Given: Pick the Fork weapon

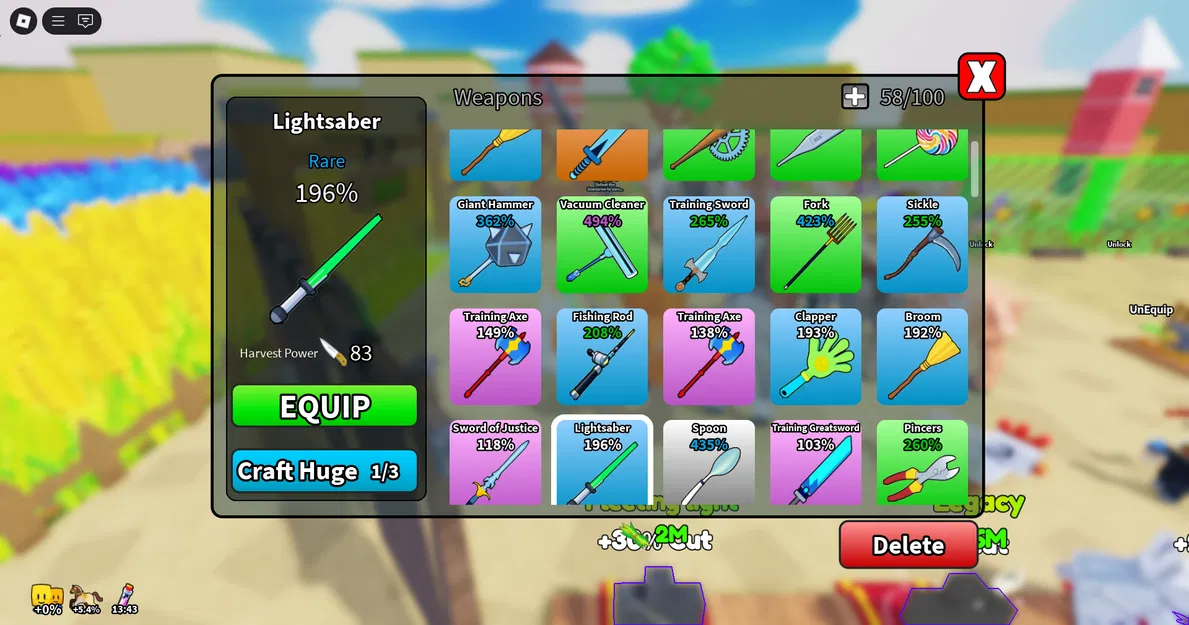Looking at the screenshot, I should pos(816,245).
